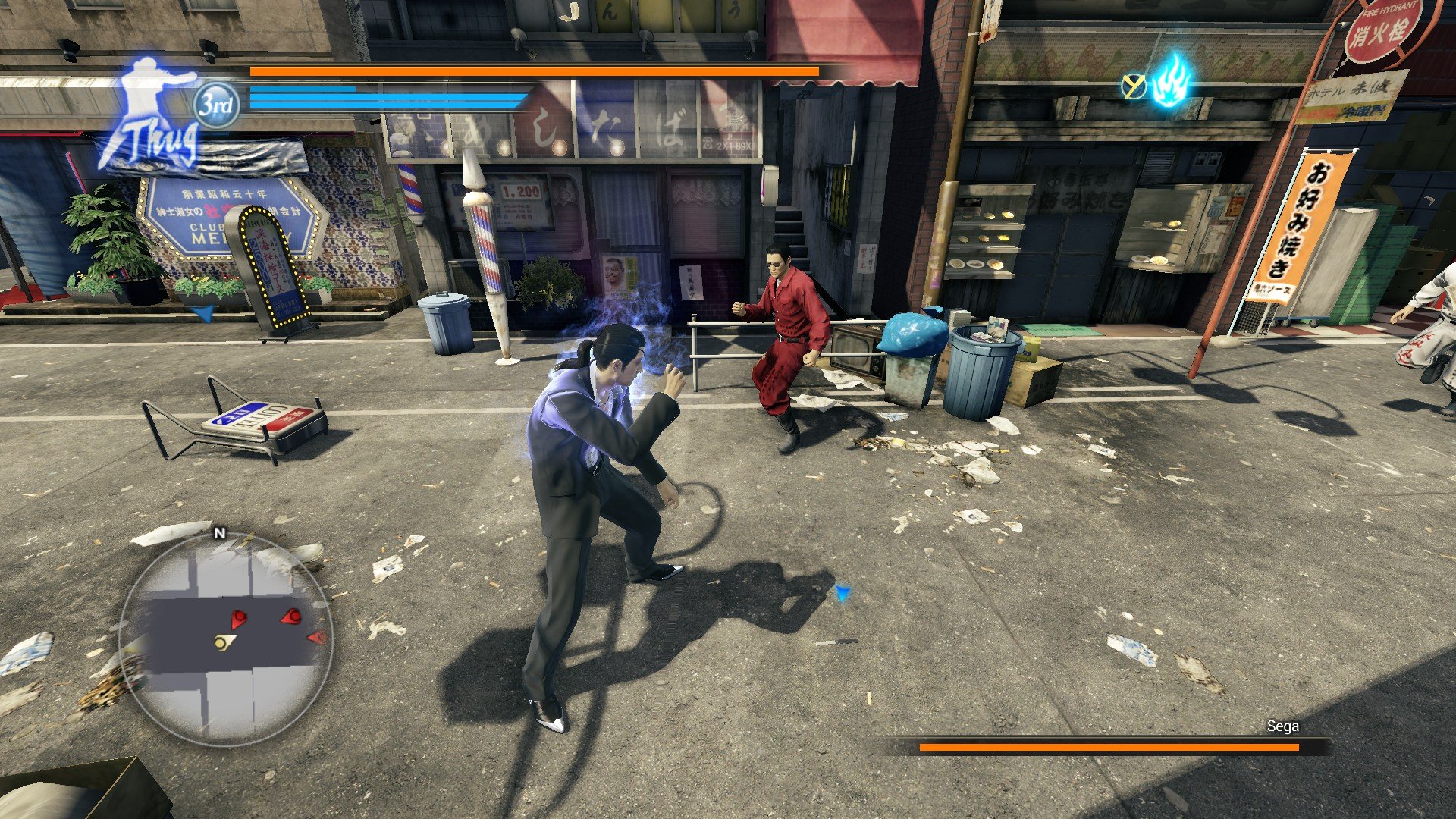Viewport: 1456px width, 819px height.
Task: Select the 3rd heat level badge
Action: click(x=216, y=105)
